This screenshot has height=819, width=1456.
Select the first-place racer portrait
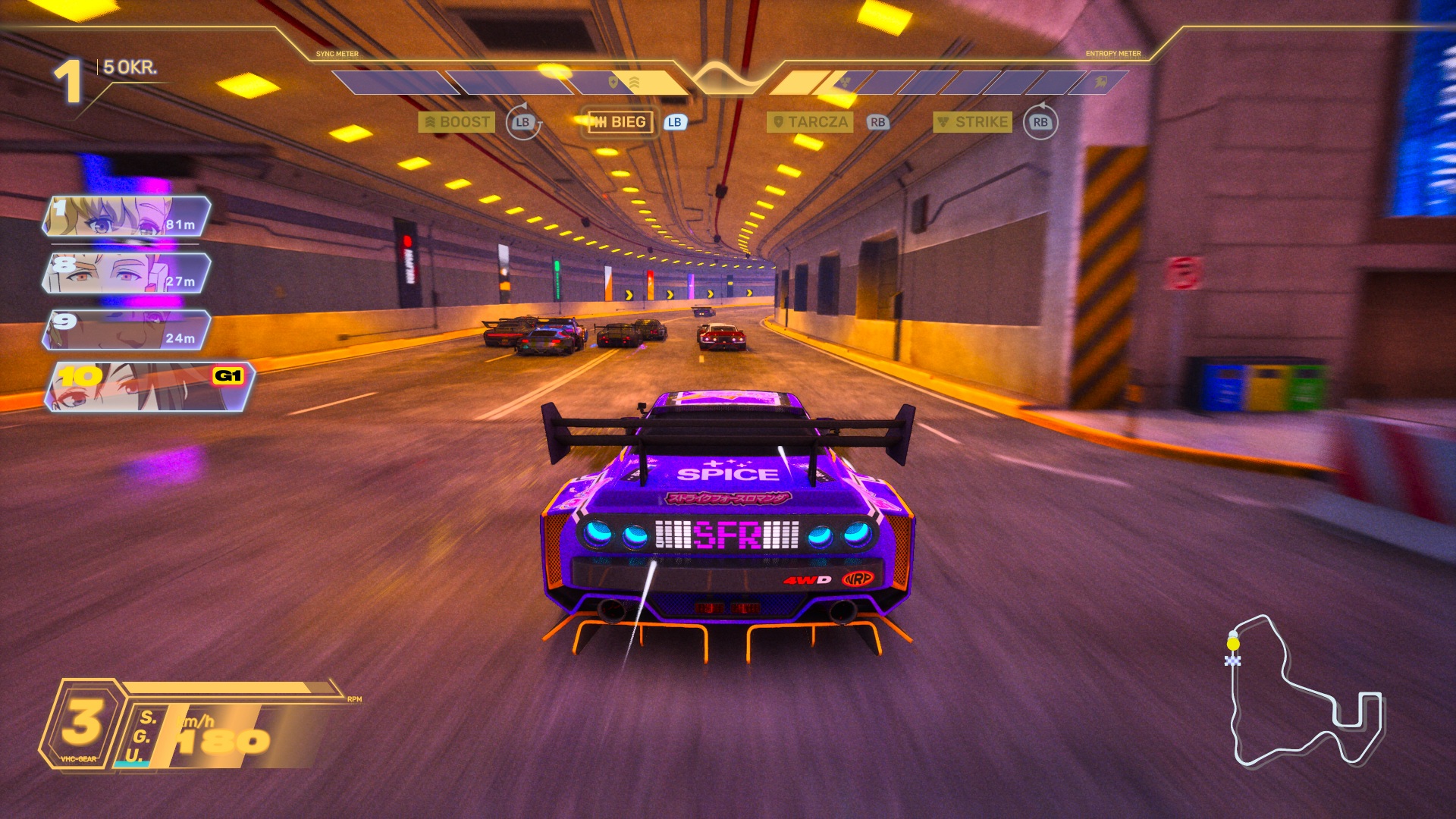click(x=126, y=217)
